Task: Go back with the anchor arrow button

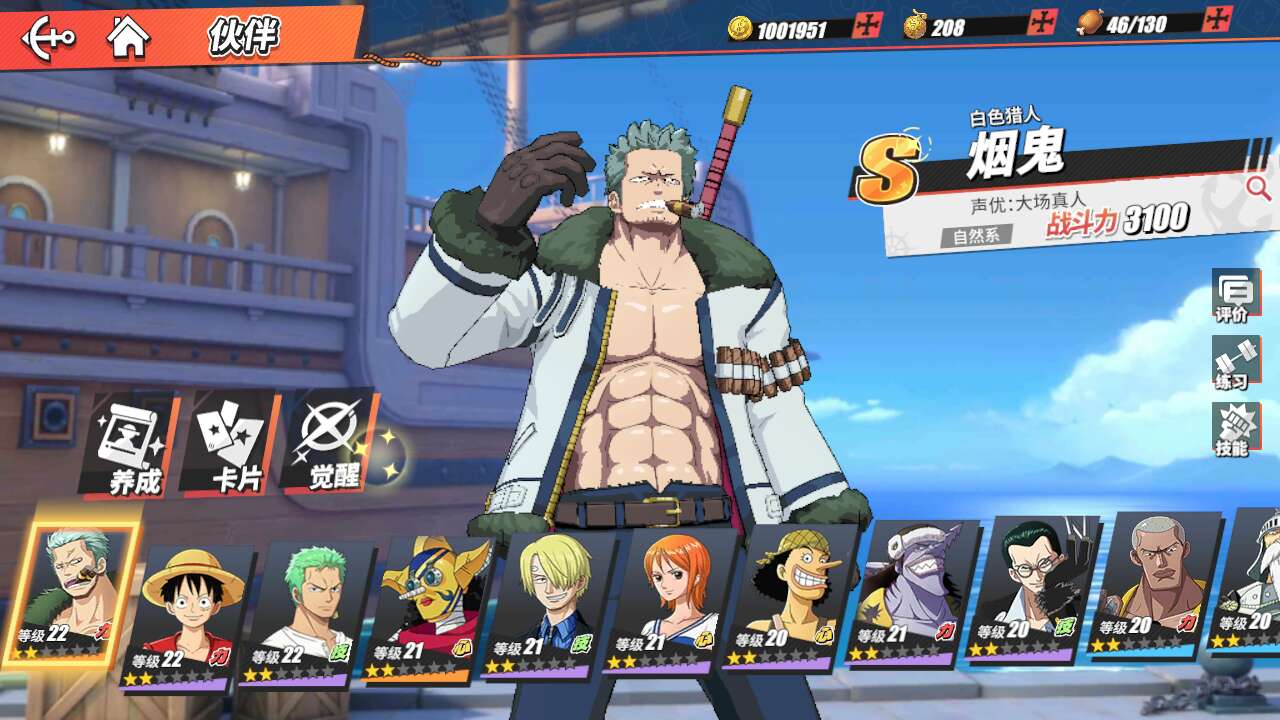Action: (x=47, y=38)
